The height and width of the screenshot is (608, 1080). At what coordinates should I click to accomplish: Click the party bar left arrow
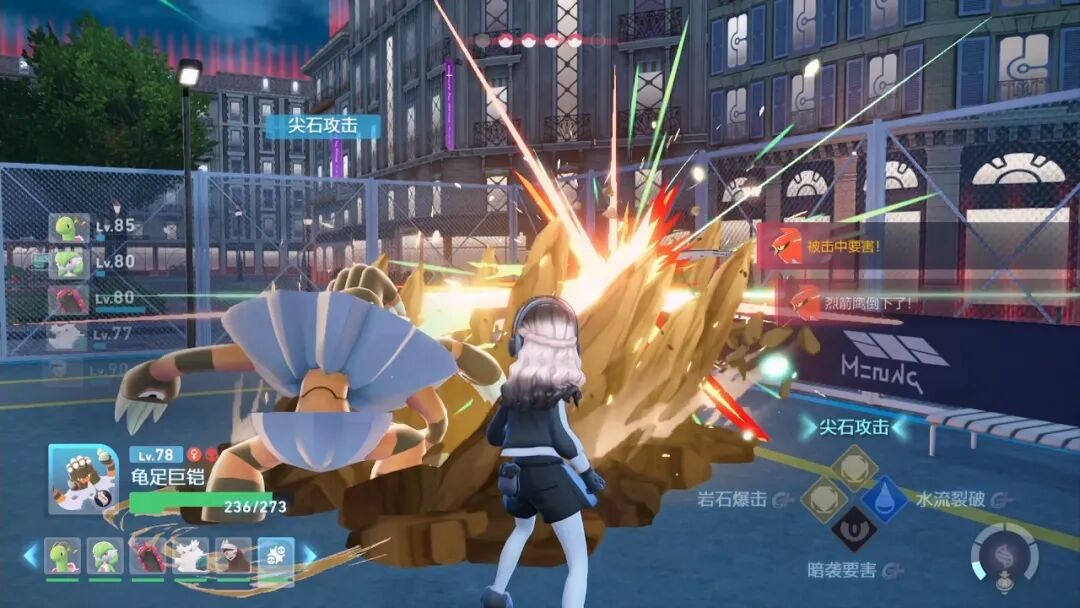(x=30, y=555)
